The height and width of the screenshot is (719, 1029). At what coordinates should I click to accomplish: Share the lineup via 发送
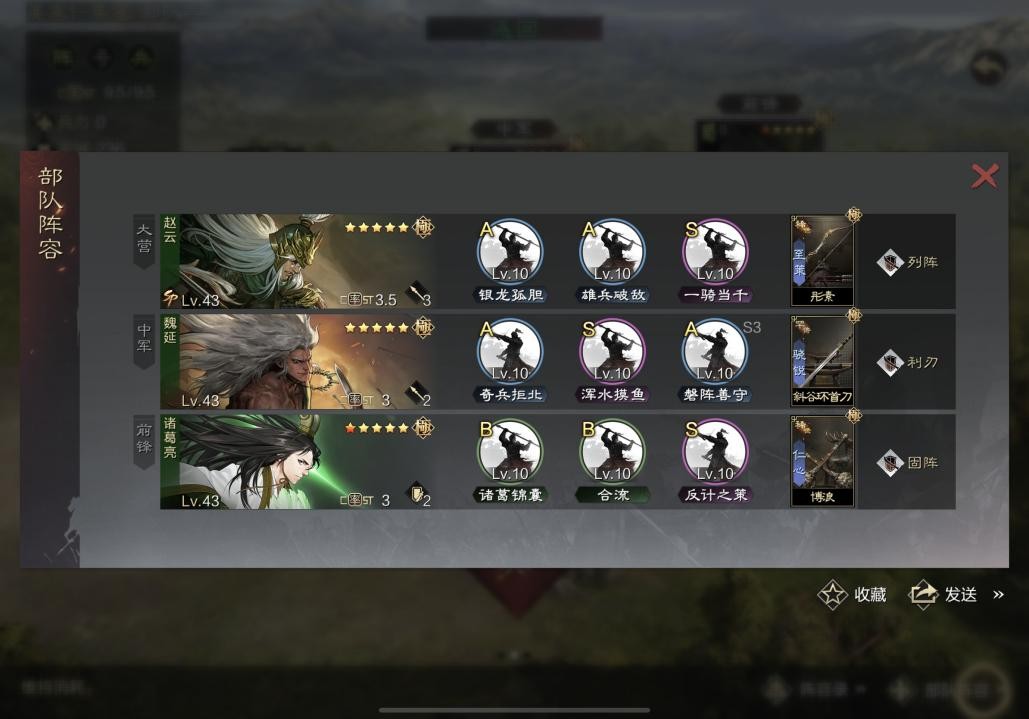tap(943, 594)
